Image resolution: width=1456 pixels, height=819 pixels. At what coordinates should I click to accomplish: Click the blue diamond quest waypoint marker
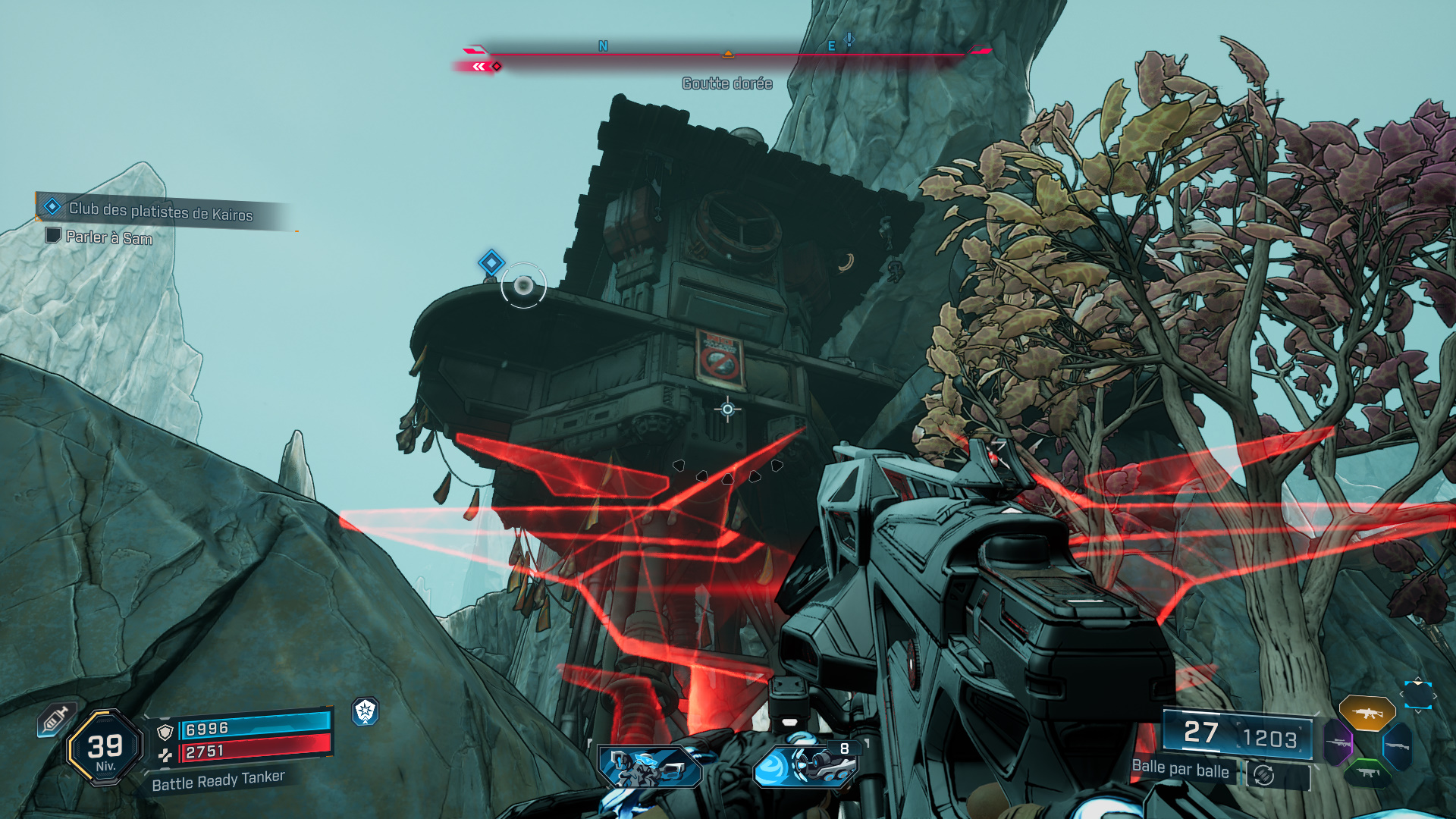[x=491, y=262]
